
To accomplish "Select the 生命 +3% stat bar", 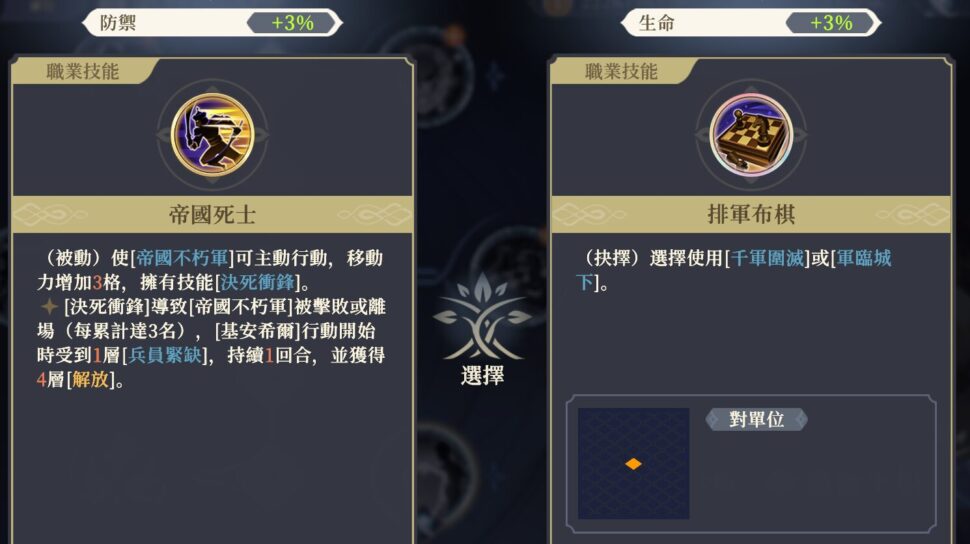I will point(751,23).
